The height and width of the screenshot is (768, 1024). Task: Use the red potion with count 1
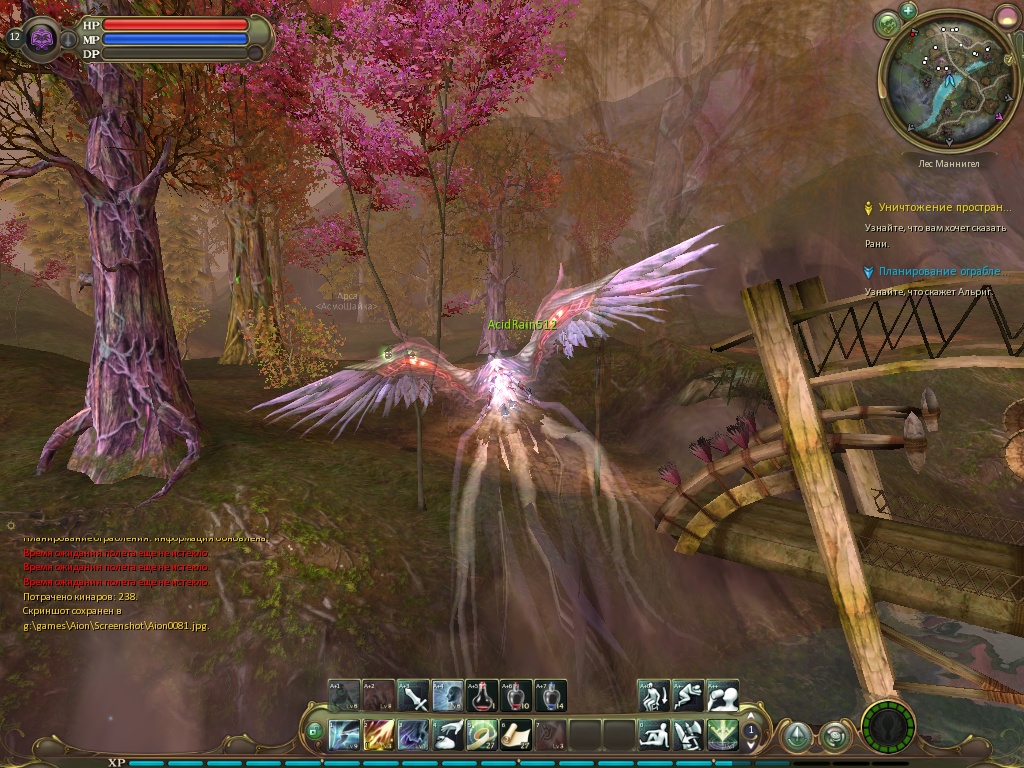[483, 696]
